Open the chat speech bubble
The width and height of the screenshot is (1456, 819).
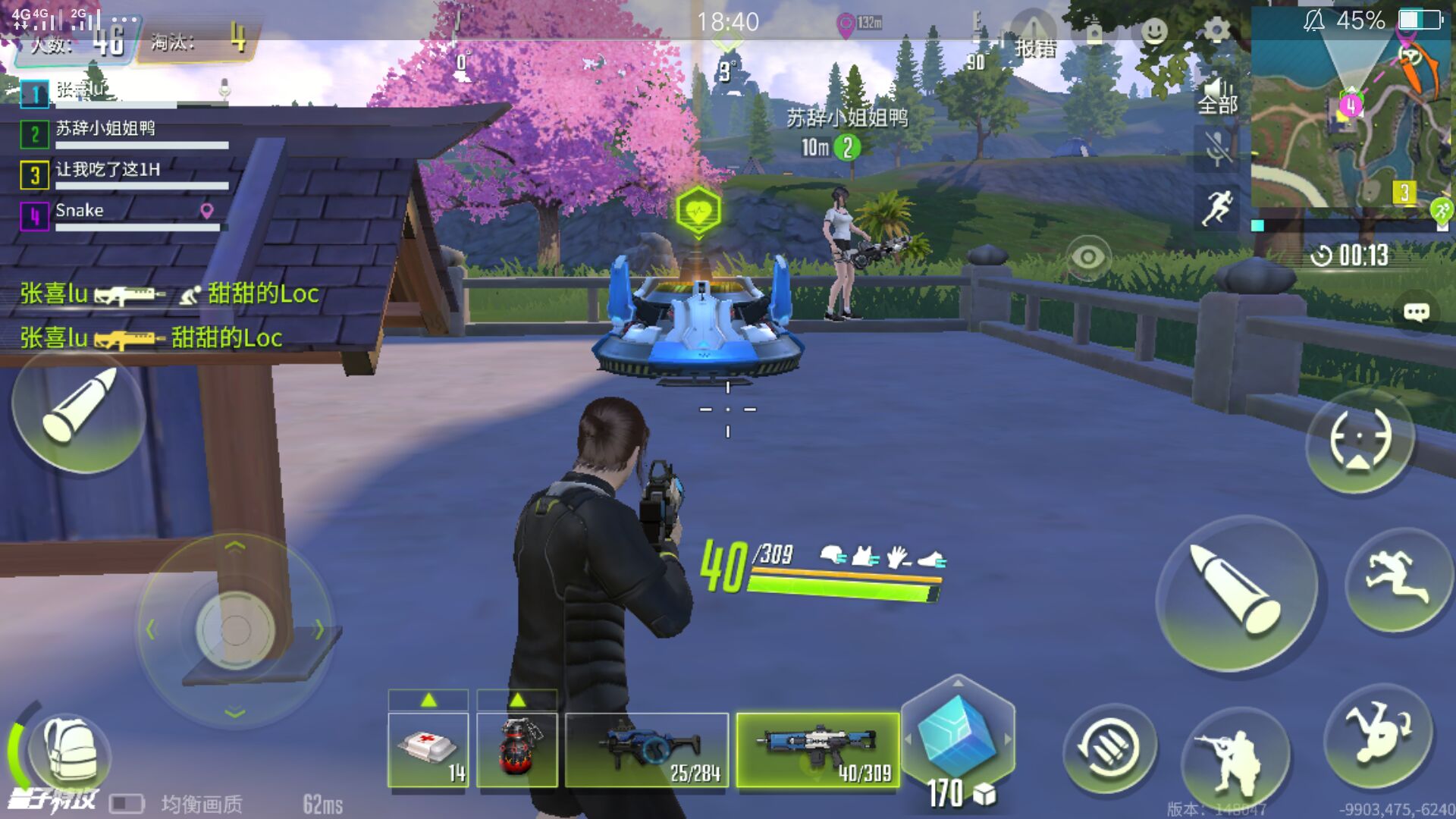pos(1416,312)
